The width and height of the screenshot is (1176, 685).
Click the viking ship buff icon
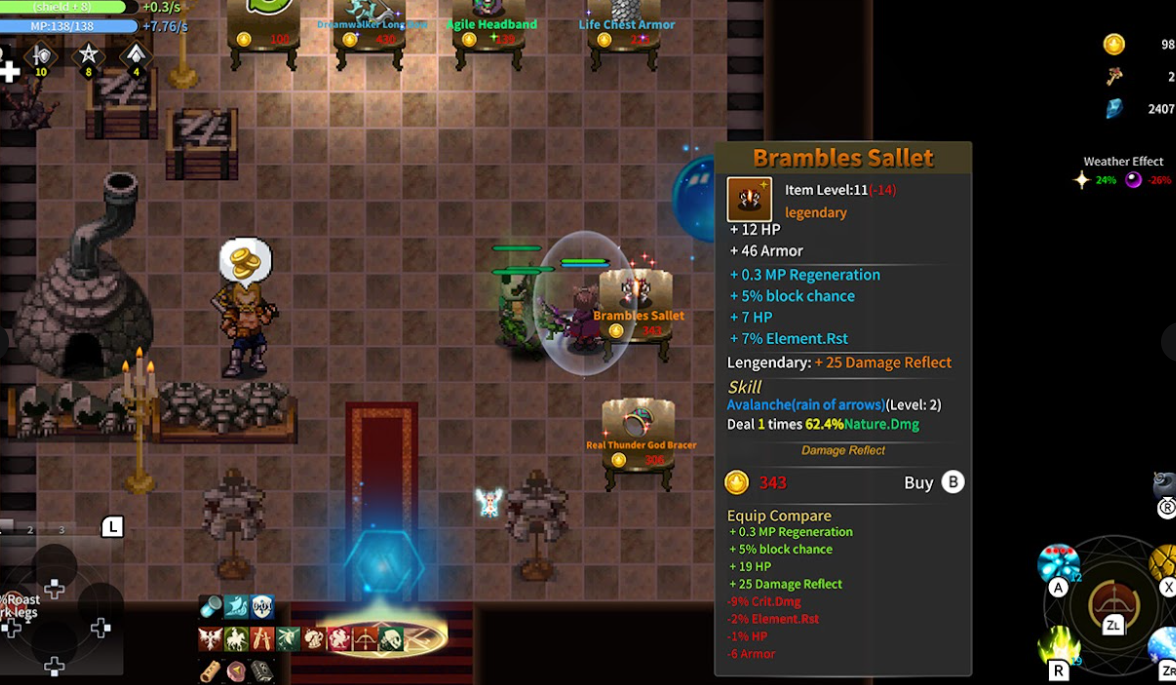(236, 606)
